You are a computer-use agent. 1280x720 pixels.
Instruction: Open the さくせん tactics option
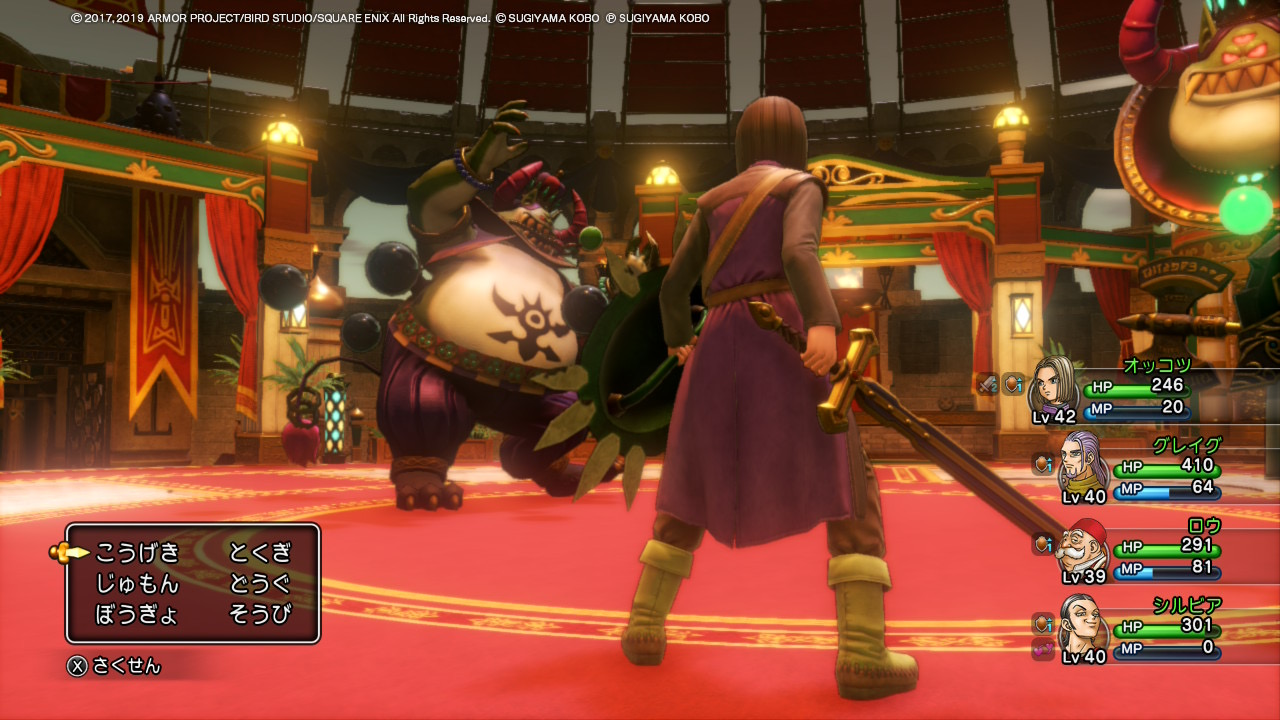click(114, 666)
